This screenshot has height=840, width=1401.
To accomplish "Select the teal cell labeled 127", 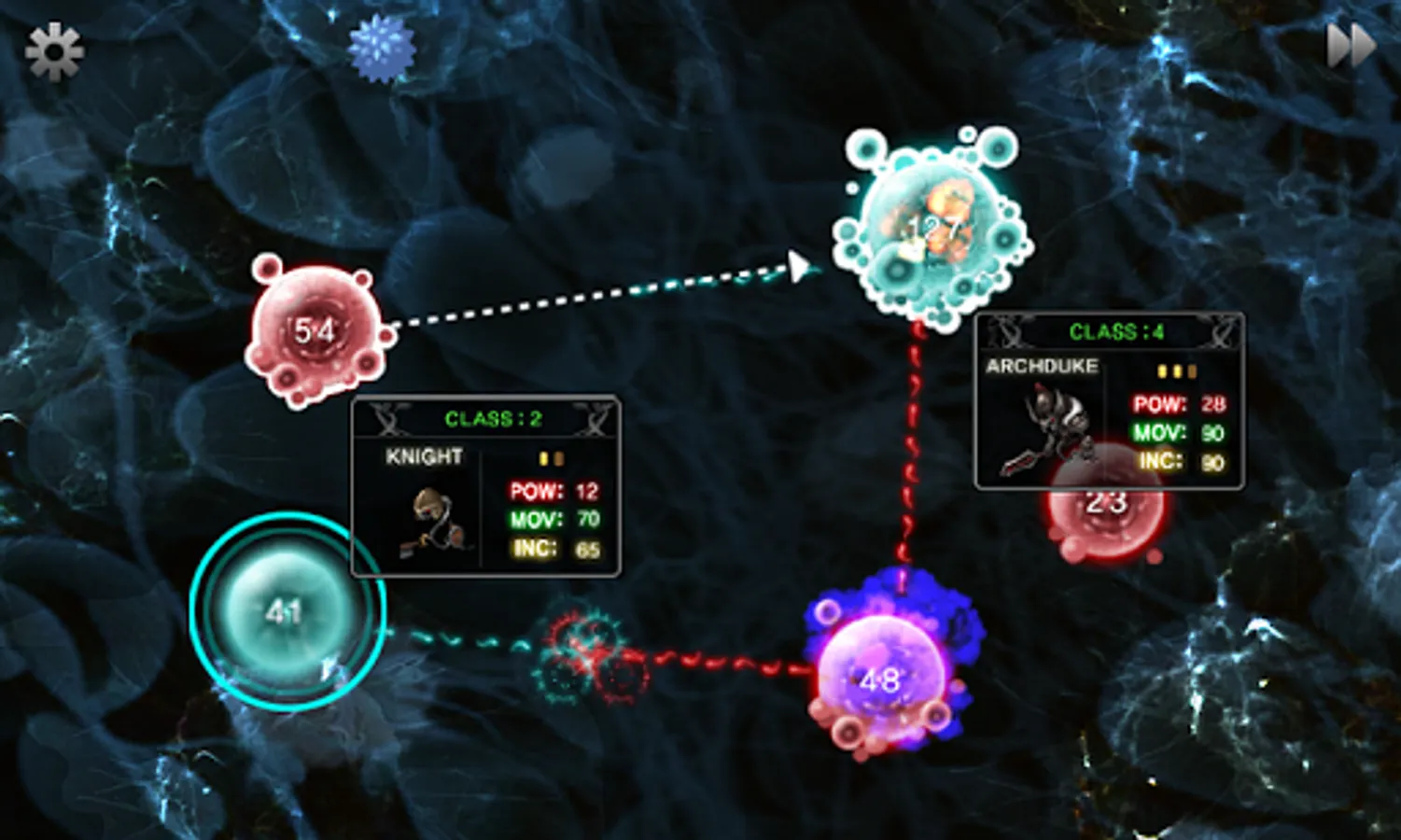I will point(933,224).
